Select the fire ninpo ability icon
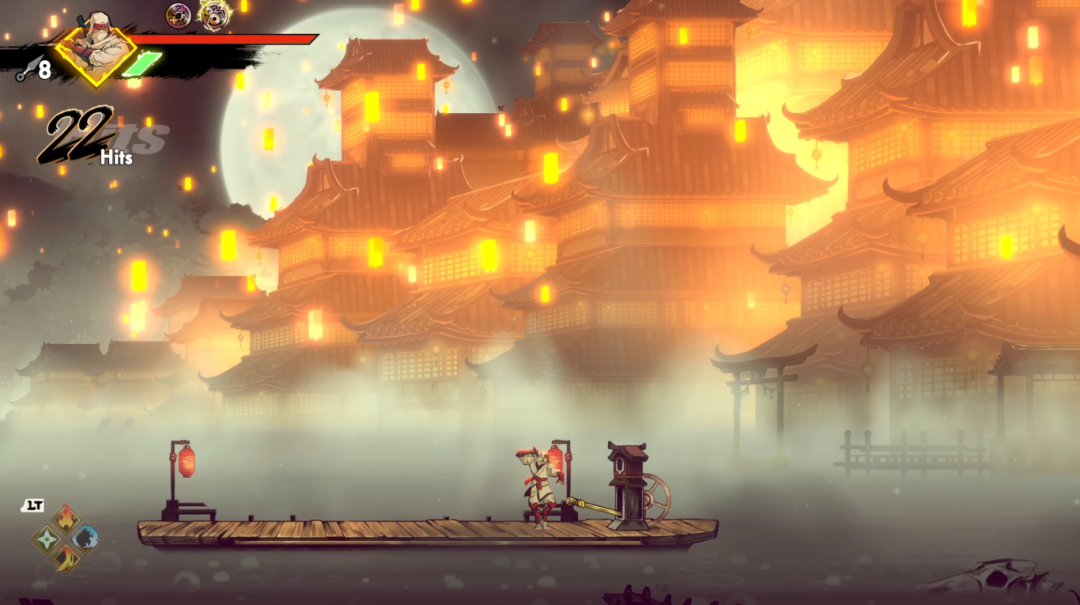The image size is (1080, 605). [66, 517]
